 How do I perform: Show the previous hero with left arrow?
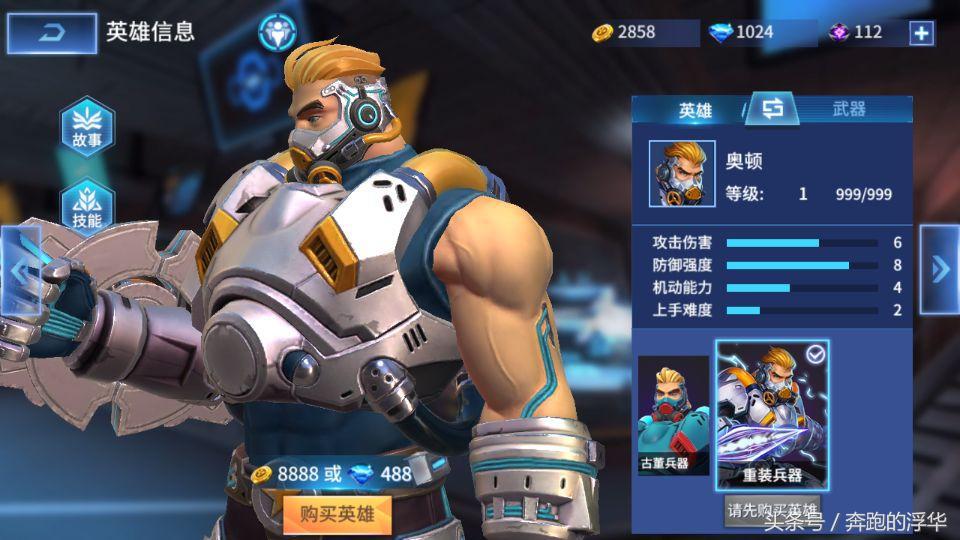(x=18, y=268)
